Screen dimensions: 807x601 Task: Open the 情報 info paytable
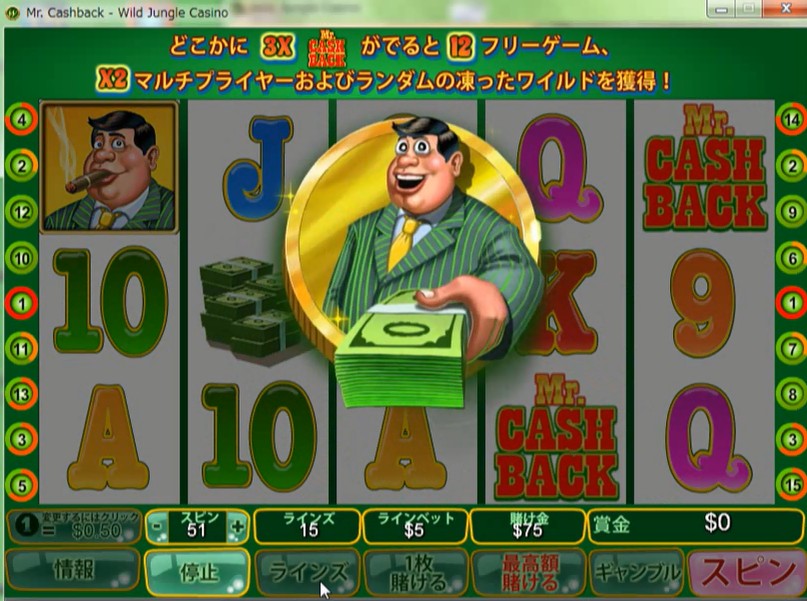[72, 572]
